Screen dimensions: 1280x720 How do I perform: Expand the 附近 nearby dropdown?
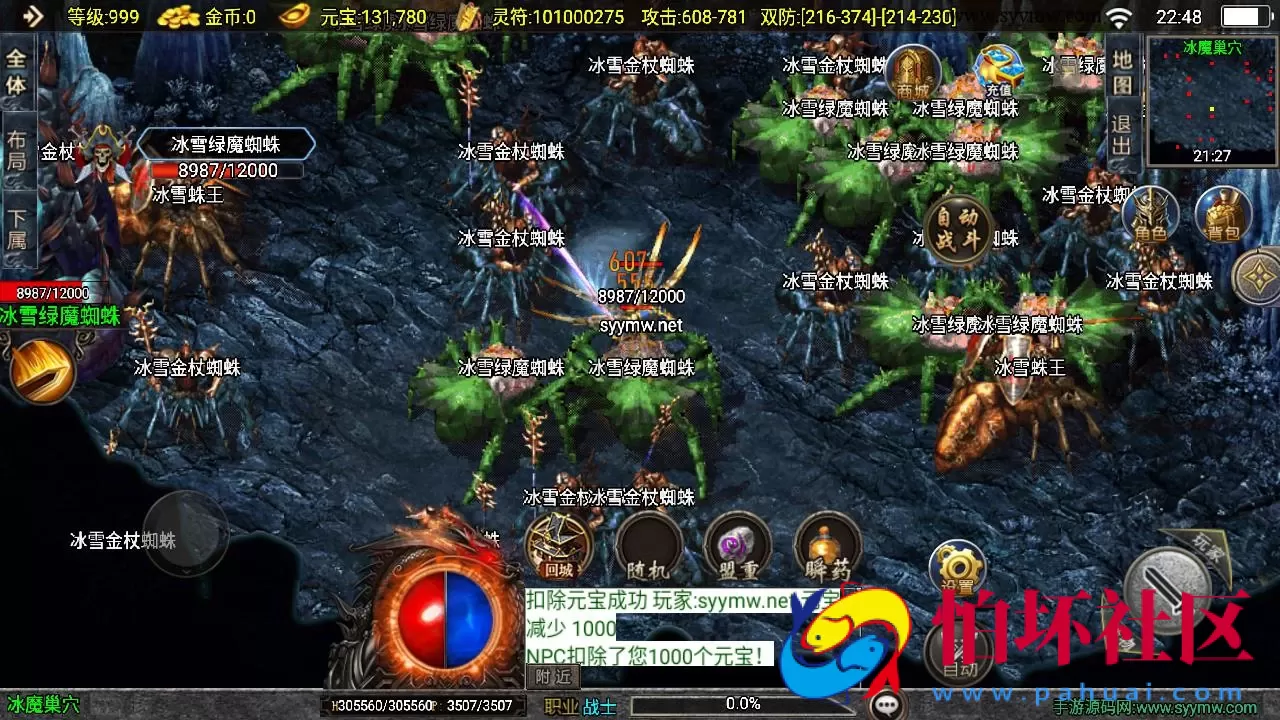tap(554, 678)
